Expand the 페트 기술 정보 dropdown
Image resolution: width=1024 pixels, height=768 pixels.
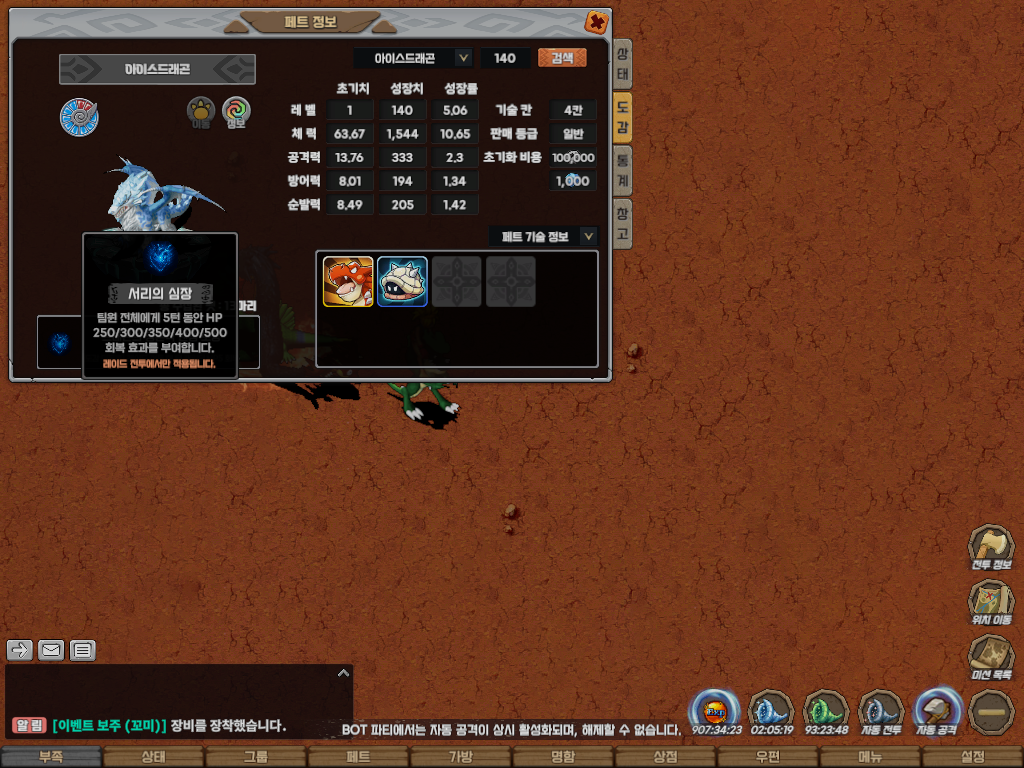click(x=589, y=236)
